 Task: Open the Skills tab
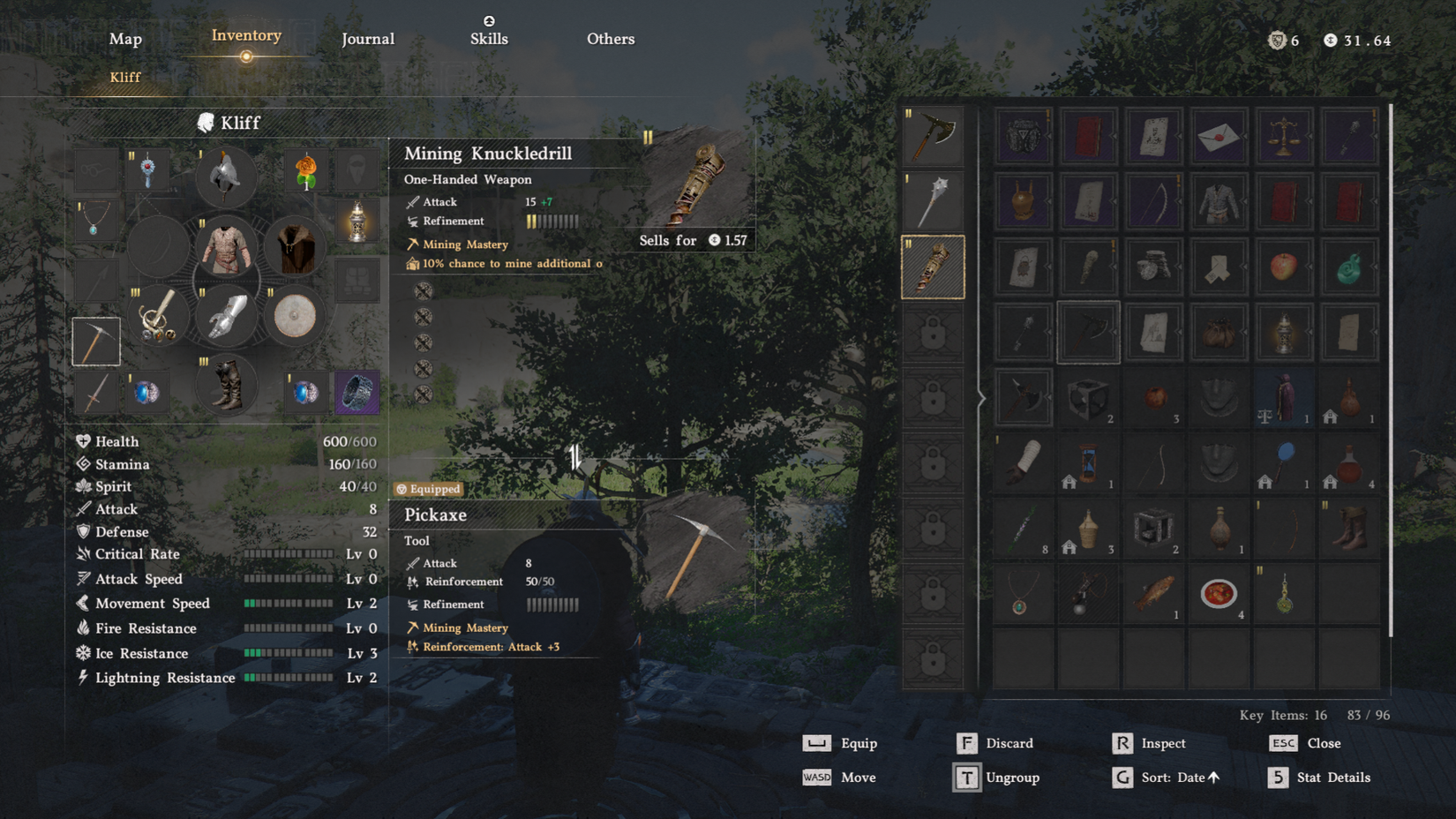489,38
